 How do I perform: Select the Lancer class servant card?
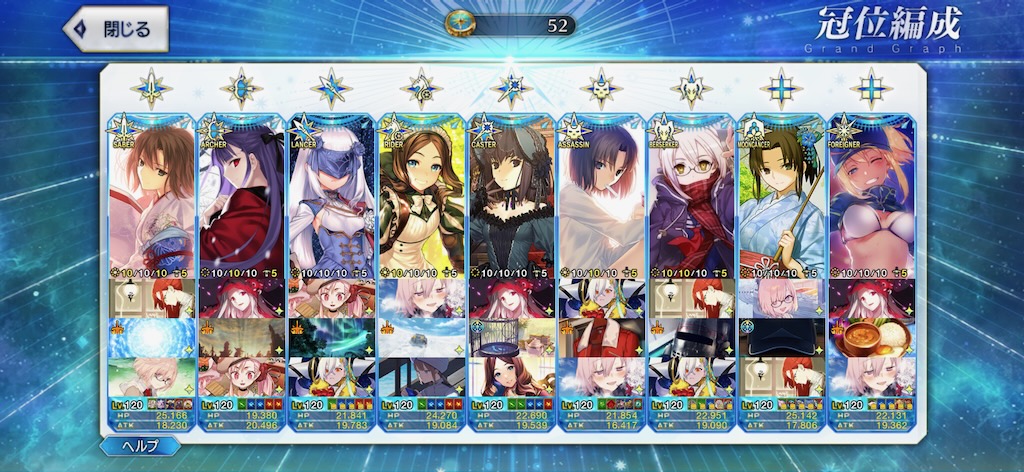[332, 200]
